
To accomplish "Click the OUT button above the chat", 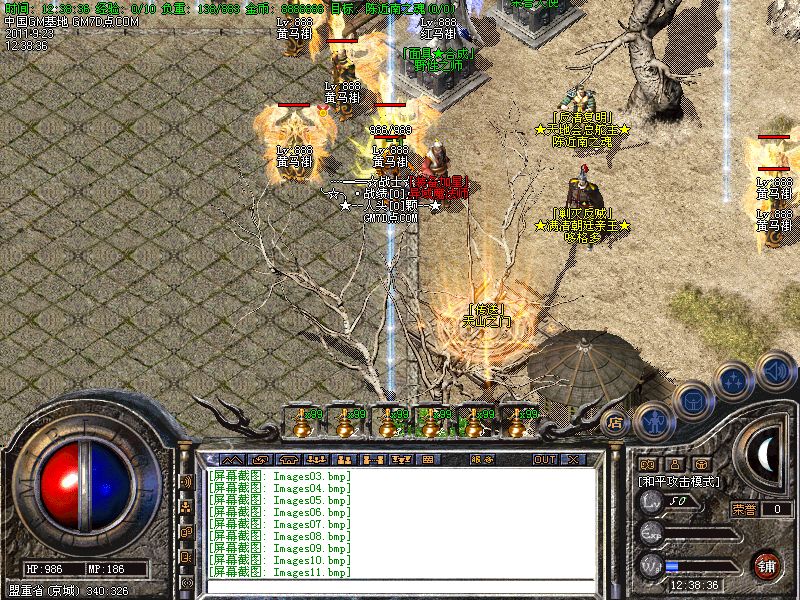I will coord(544,459).
